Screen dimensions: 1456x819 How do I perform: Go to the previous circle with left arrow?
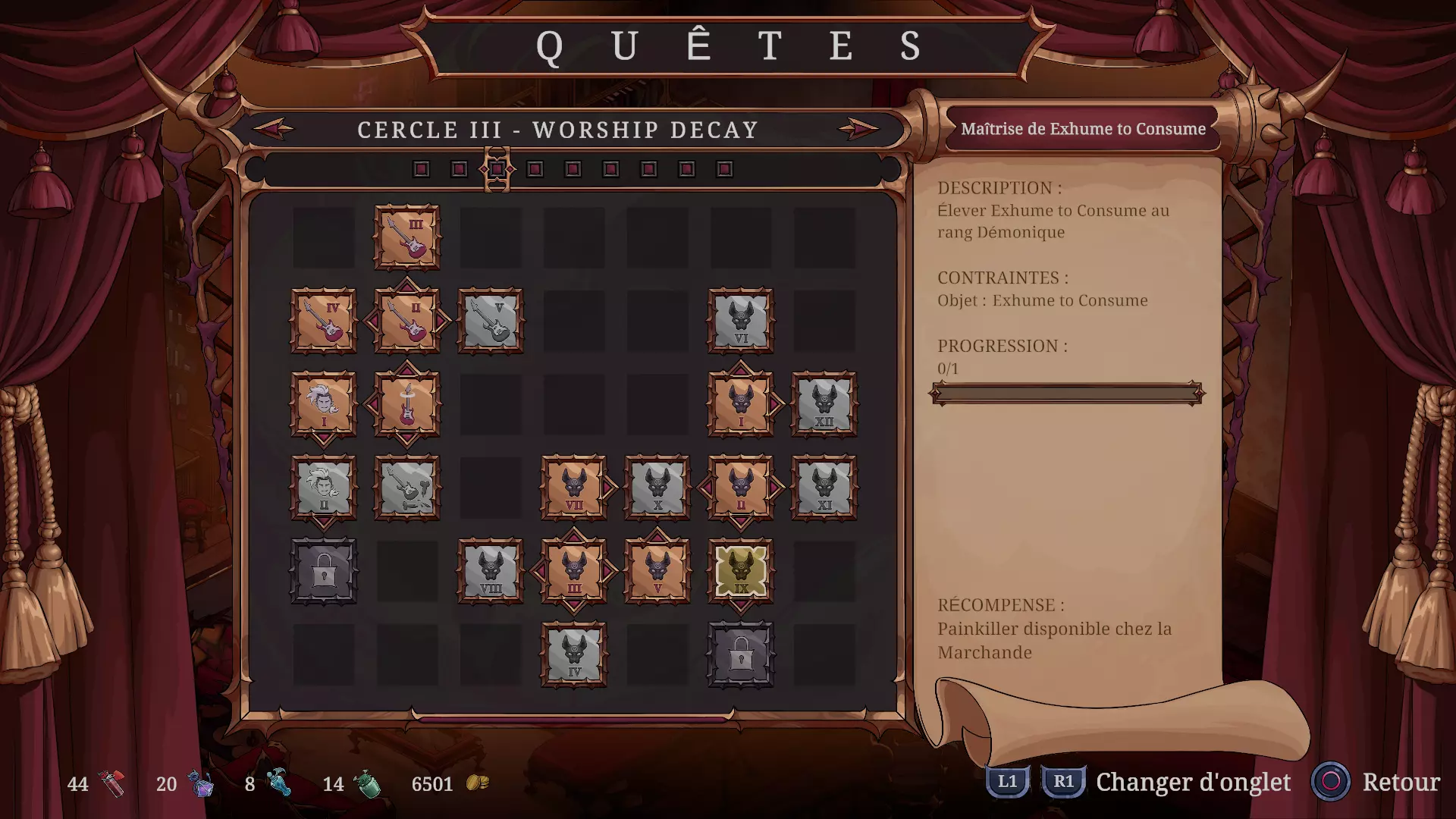coord(273,129)
